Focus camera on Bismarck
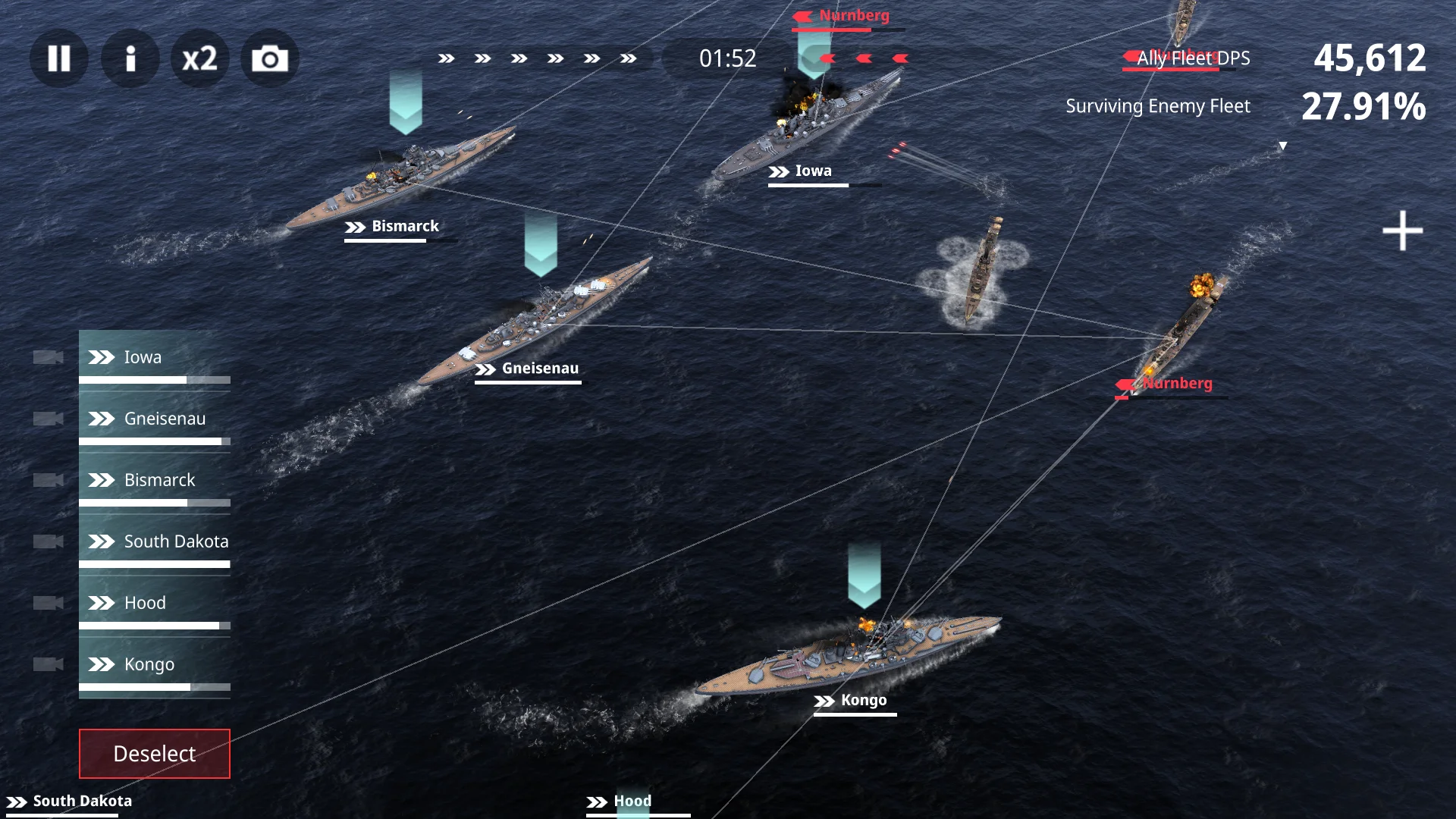Screen dimensions: 1456x819 pyautogui.click(x=48, y=480)
